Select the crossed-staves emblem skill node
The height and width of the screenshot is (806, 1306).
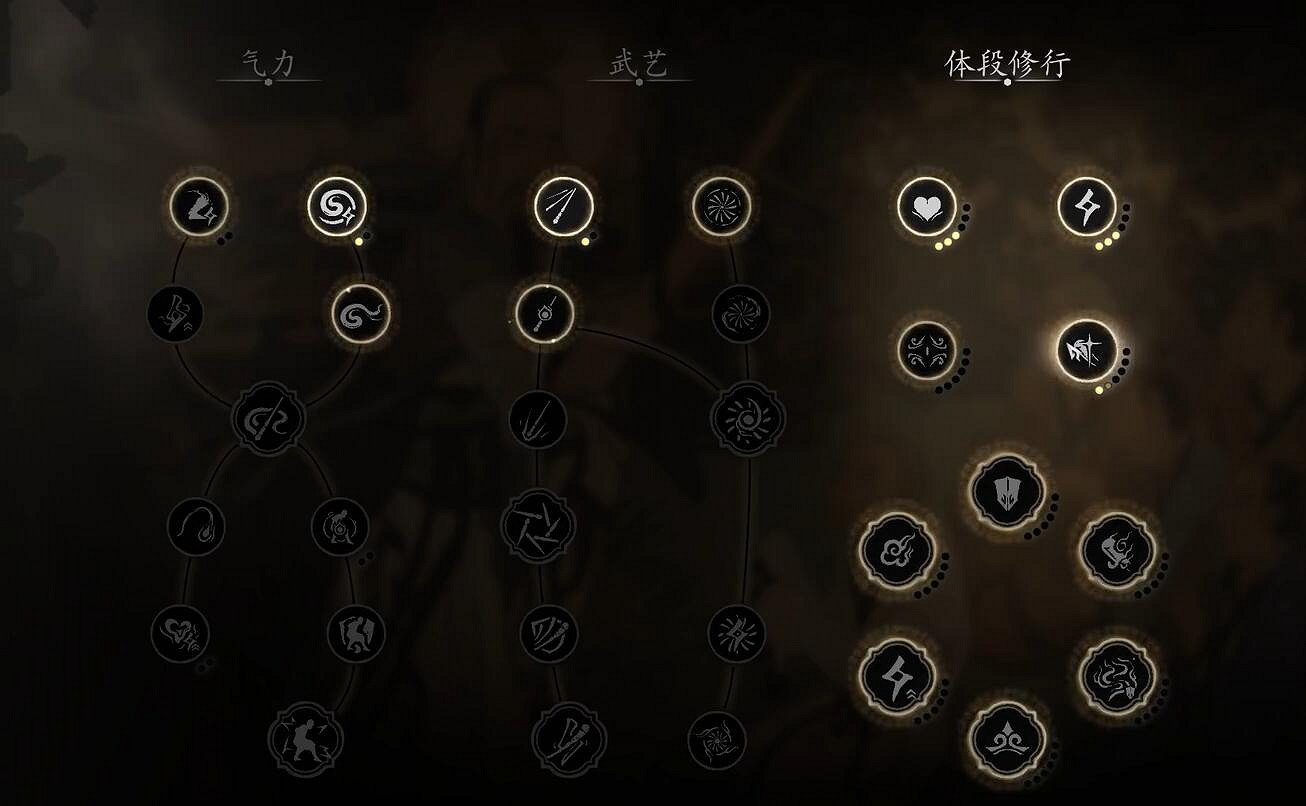click(270, 420)
